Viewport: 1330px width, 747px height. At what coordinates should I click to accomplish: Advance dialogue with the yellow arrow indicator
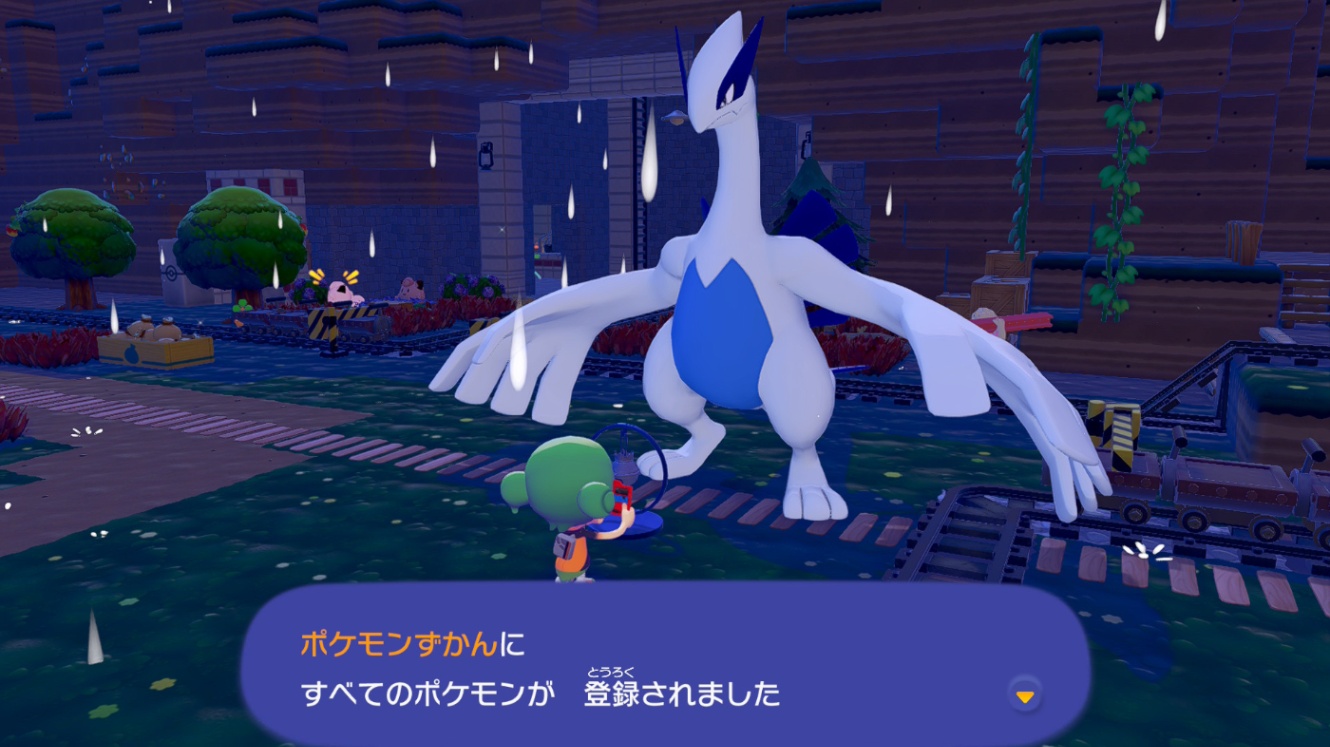[x=1024, y=694]
